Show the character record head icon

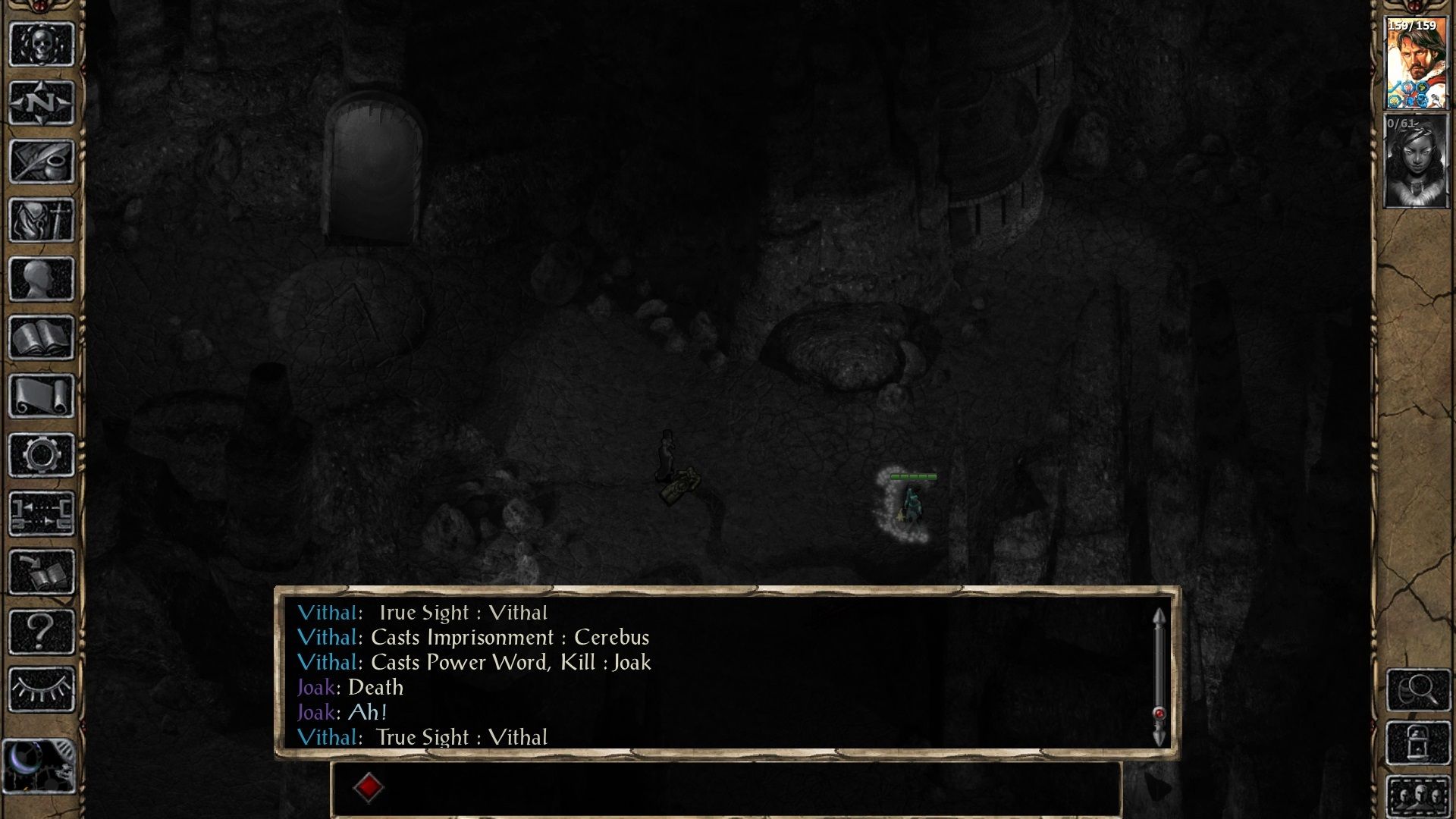(42, 279)
